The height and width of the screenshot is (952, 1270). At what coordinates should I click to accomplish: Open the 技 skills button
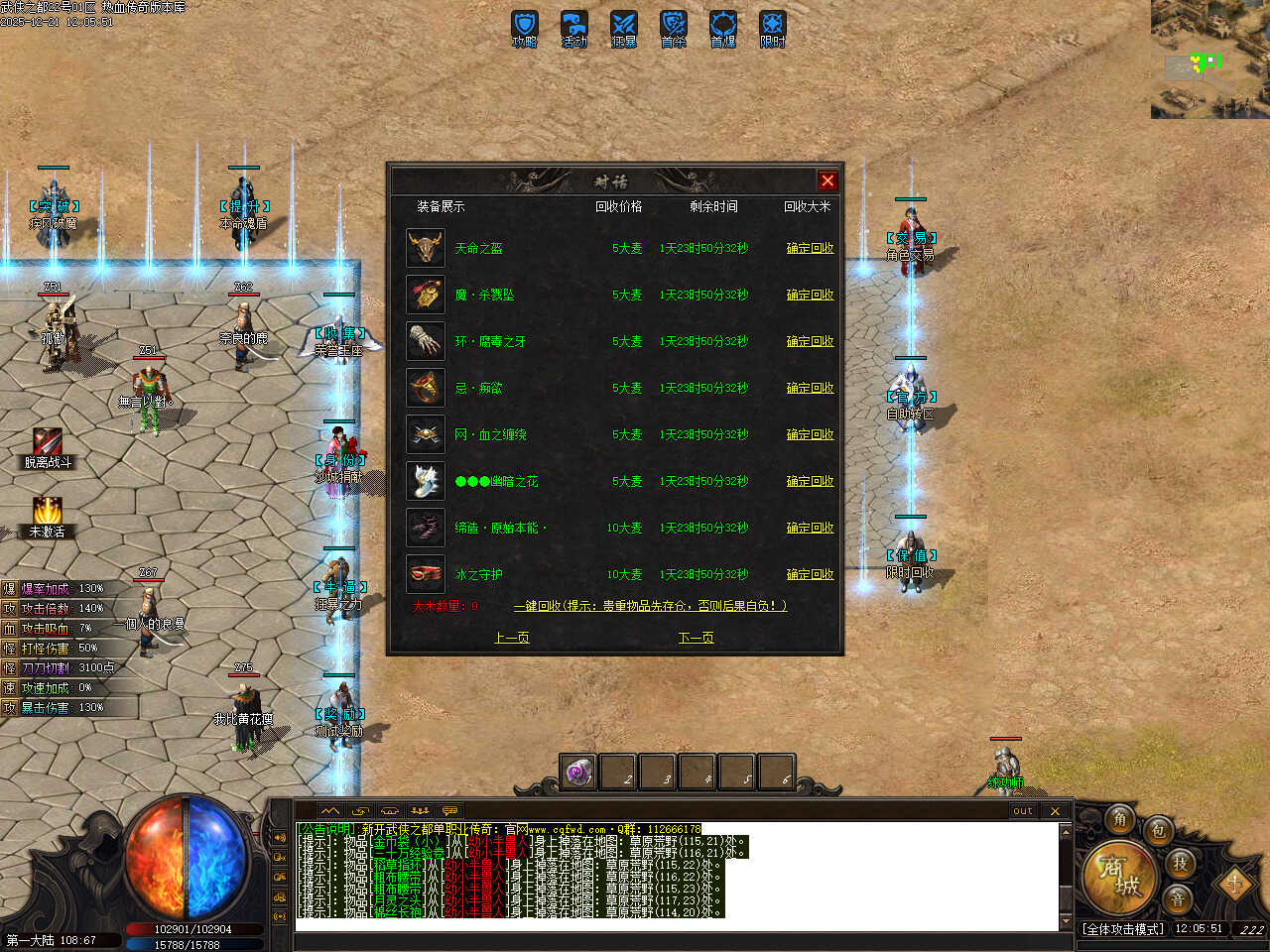pyautogui.click(x=1180, y=863)
